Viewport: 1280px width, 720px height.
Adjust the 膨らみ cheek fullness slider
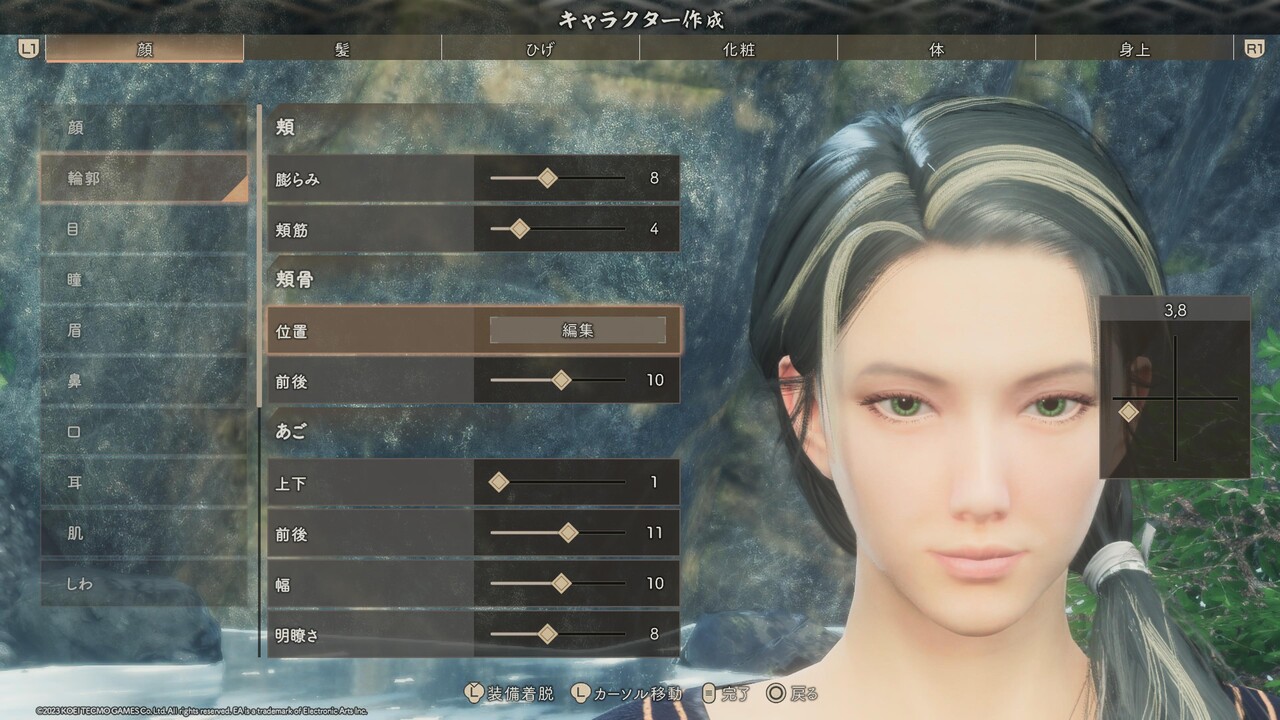(x=547, y=179)
